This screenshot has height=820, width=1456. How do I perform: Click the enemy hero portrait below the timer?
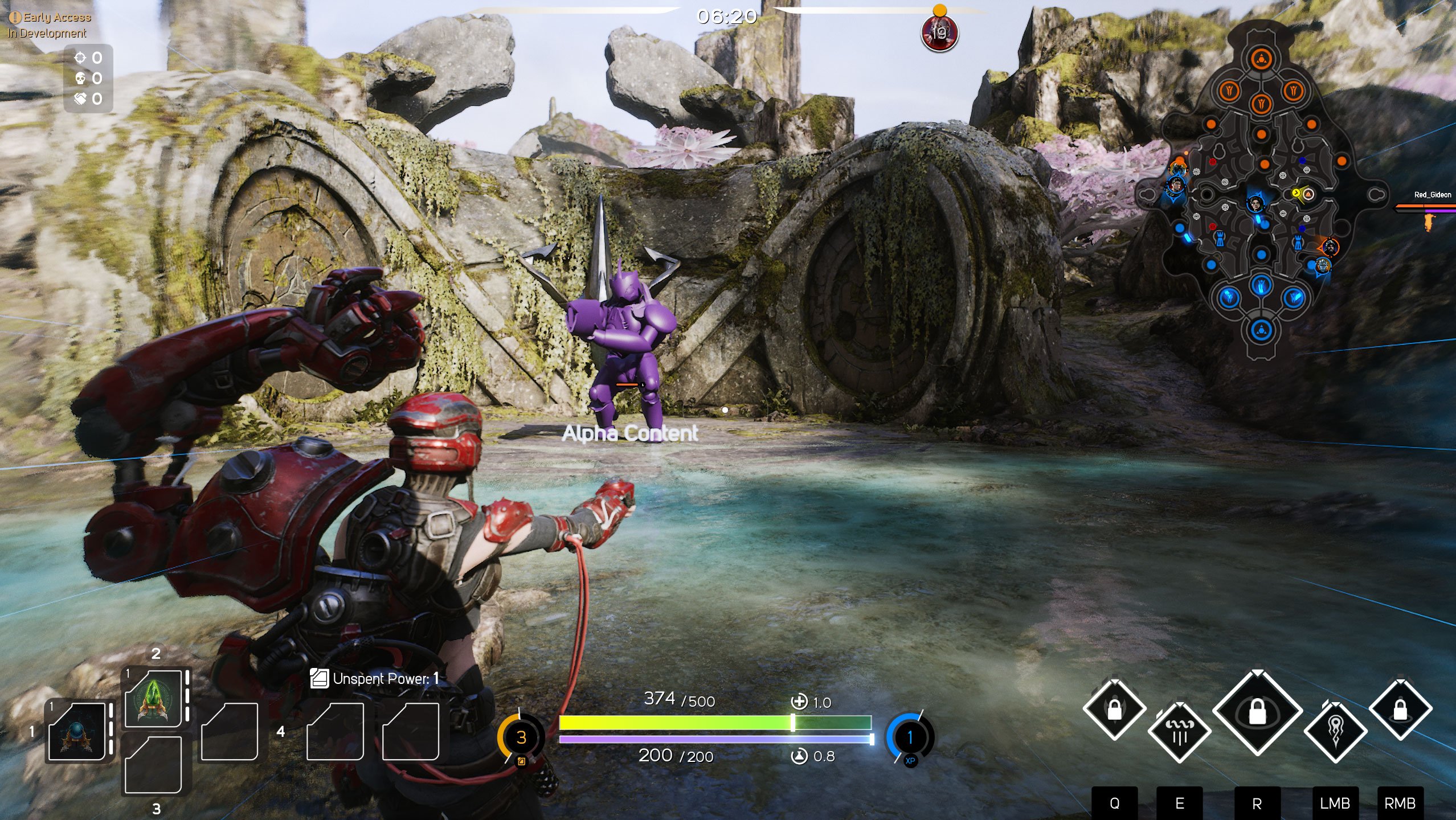pos(939,33)
